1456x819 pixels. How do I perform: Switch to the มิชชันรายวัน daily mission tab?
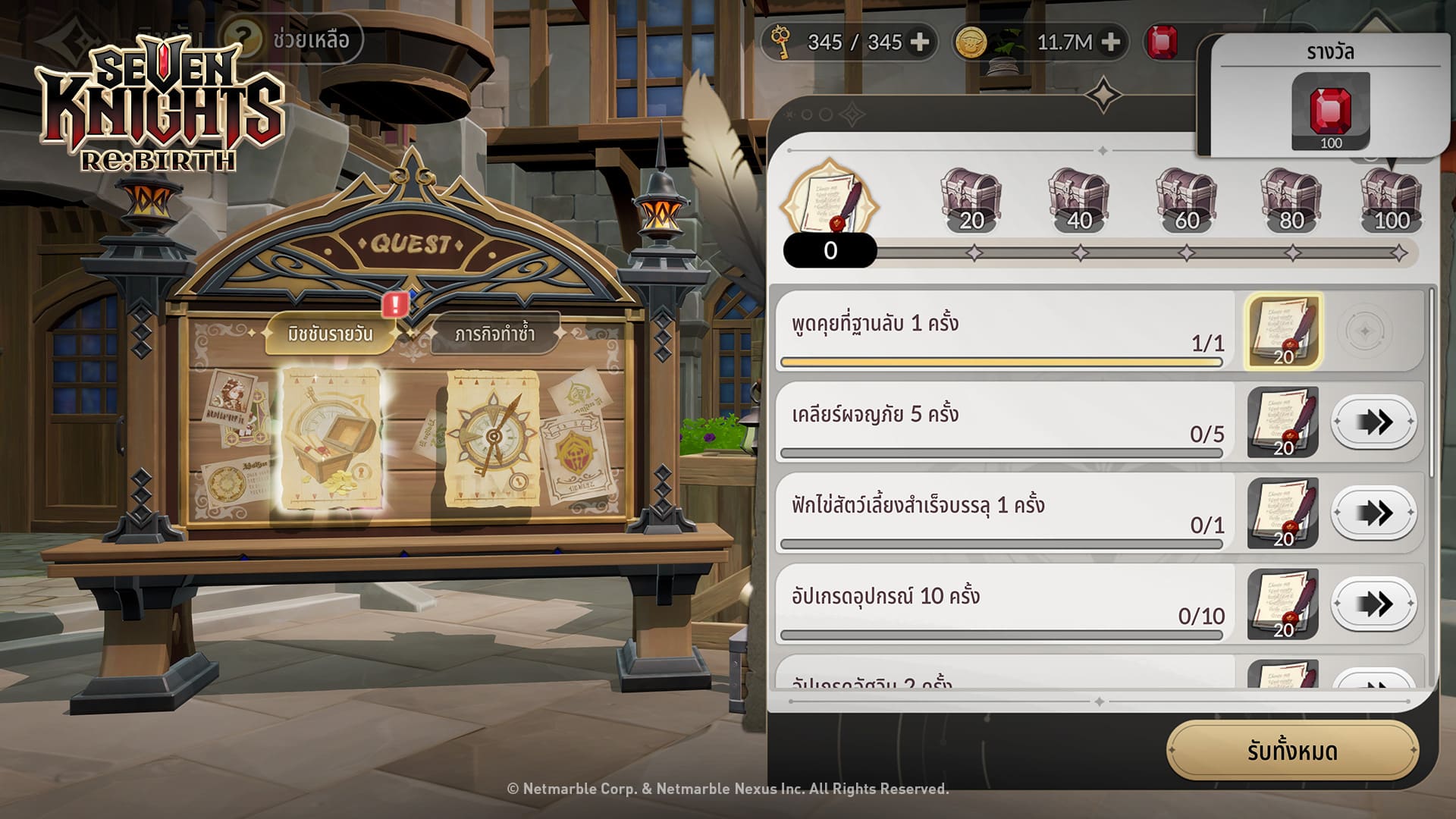330,334
